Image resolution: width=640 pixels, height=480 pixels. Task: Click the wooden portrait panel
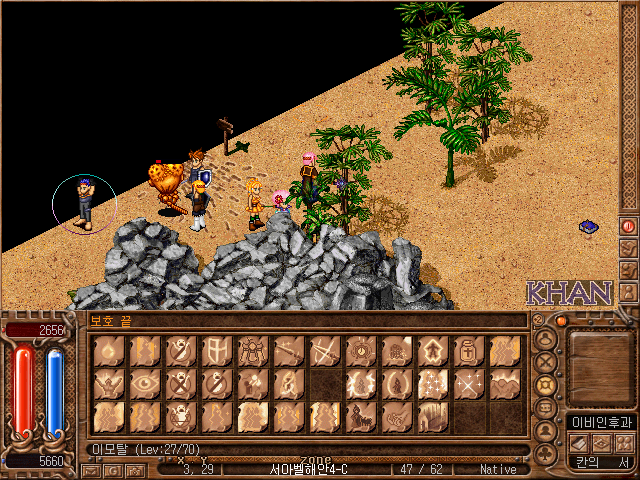coord(598,366)
